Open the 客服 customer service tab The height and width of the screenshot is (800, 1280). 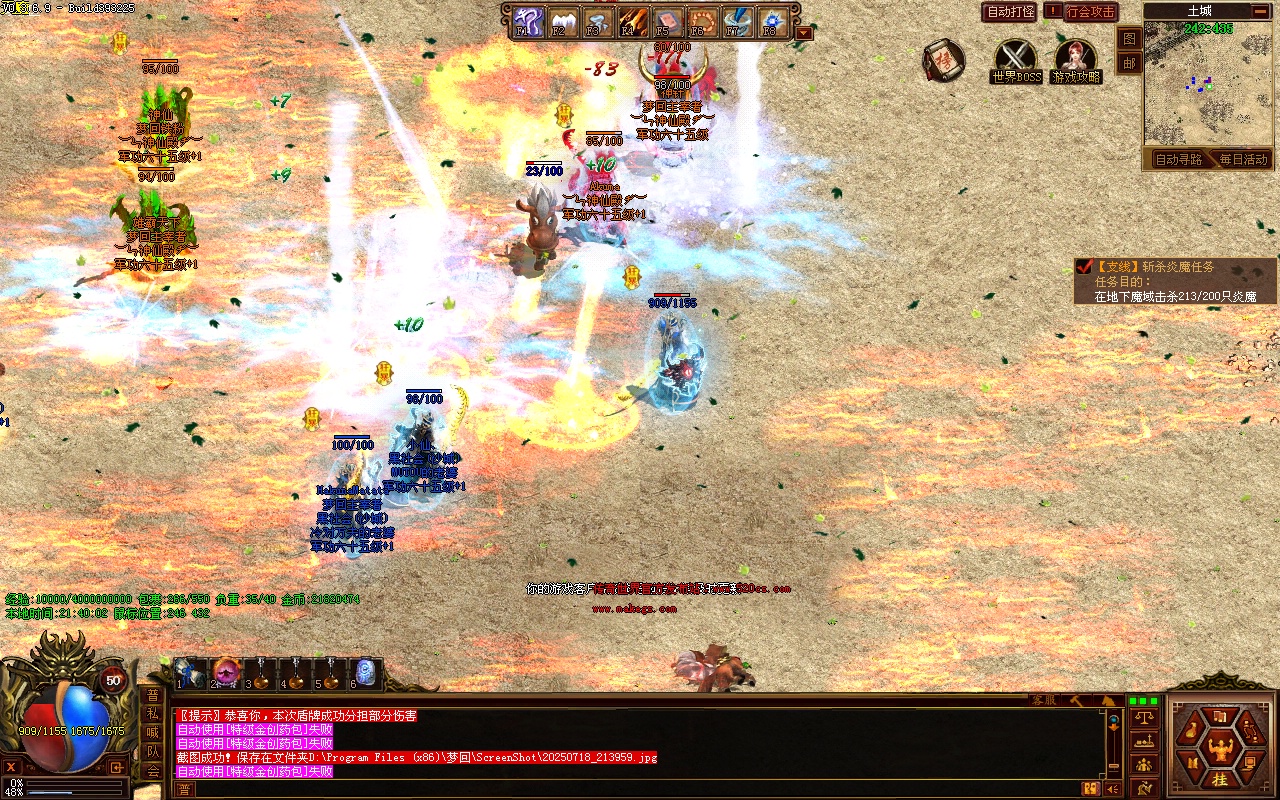point(1044,700)
